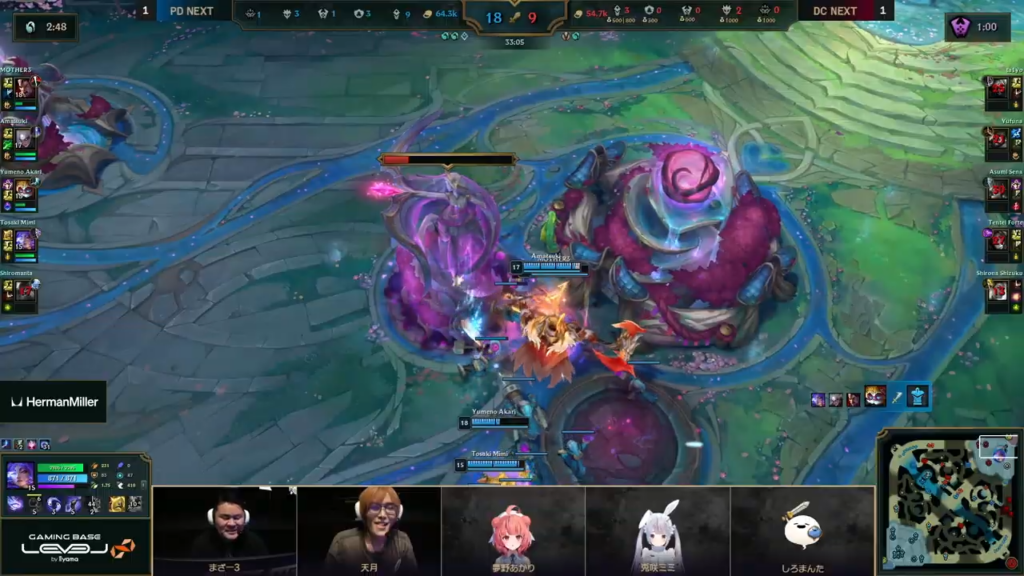Click the dragon timer showing 2:48

click(45, 27)
